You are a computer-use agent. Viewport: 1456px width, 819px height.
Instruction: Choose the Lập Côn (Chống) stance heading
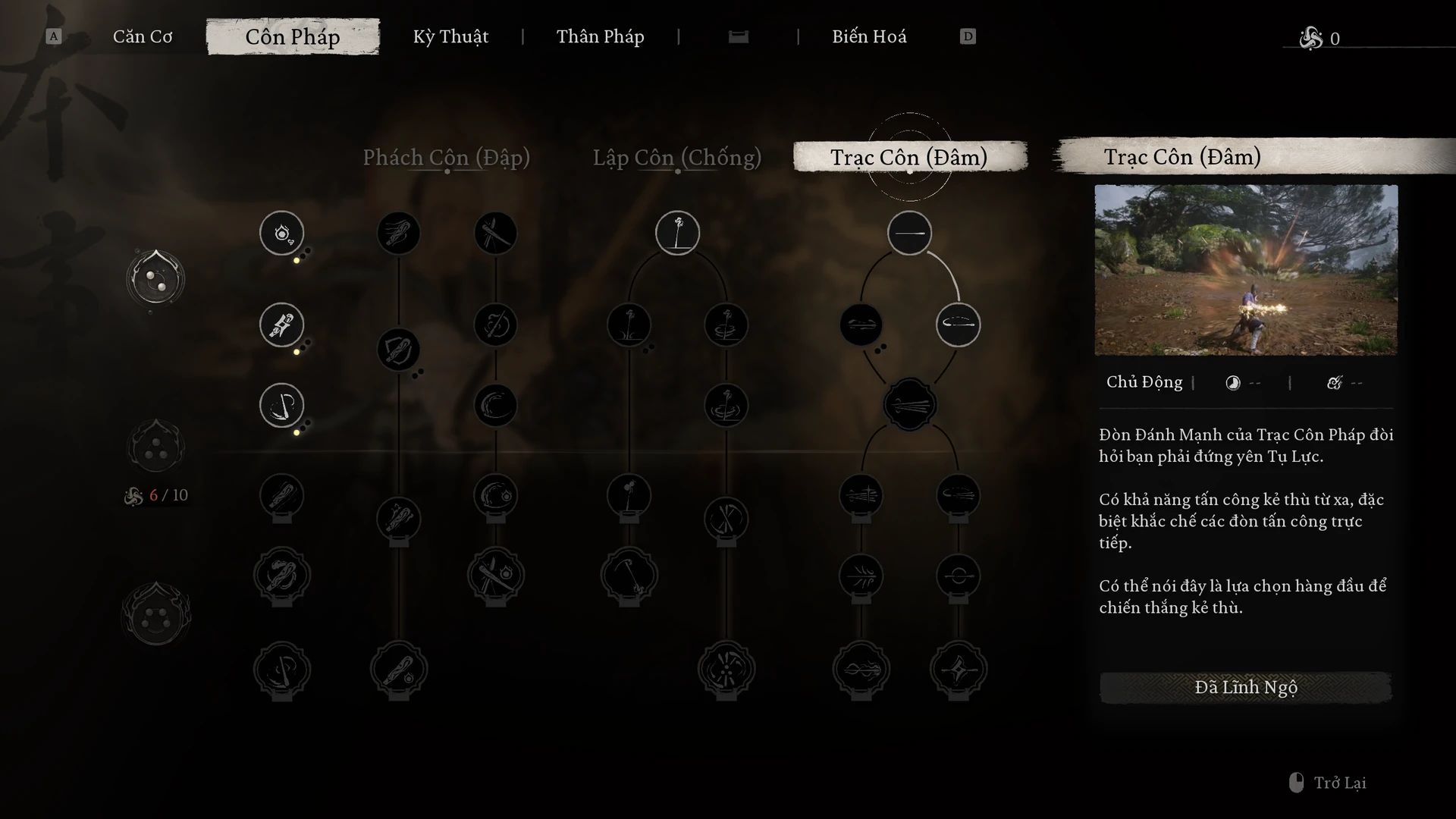[676, 157]
